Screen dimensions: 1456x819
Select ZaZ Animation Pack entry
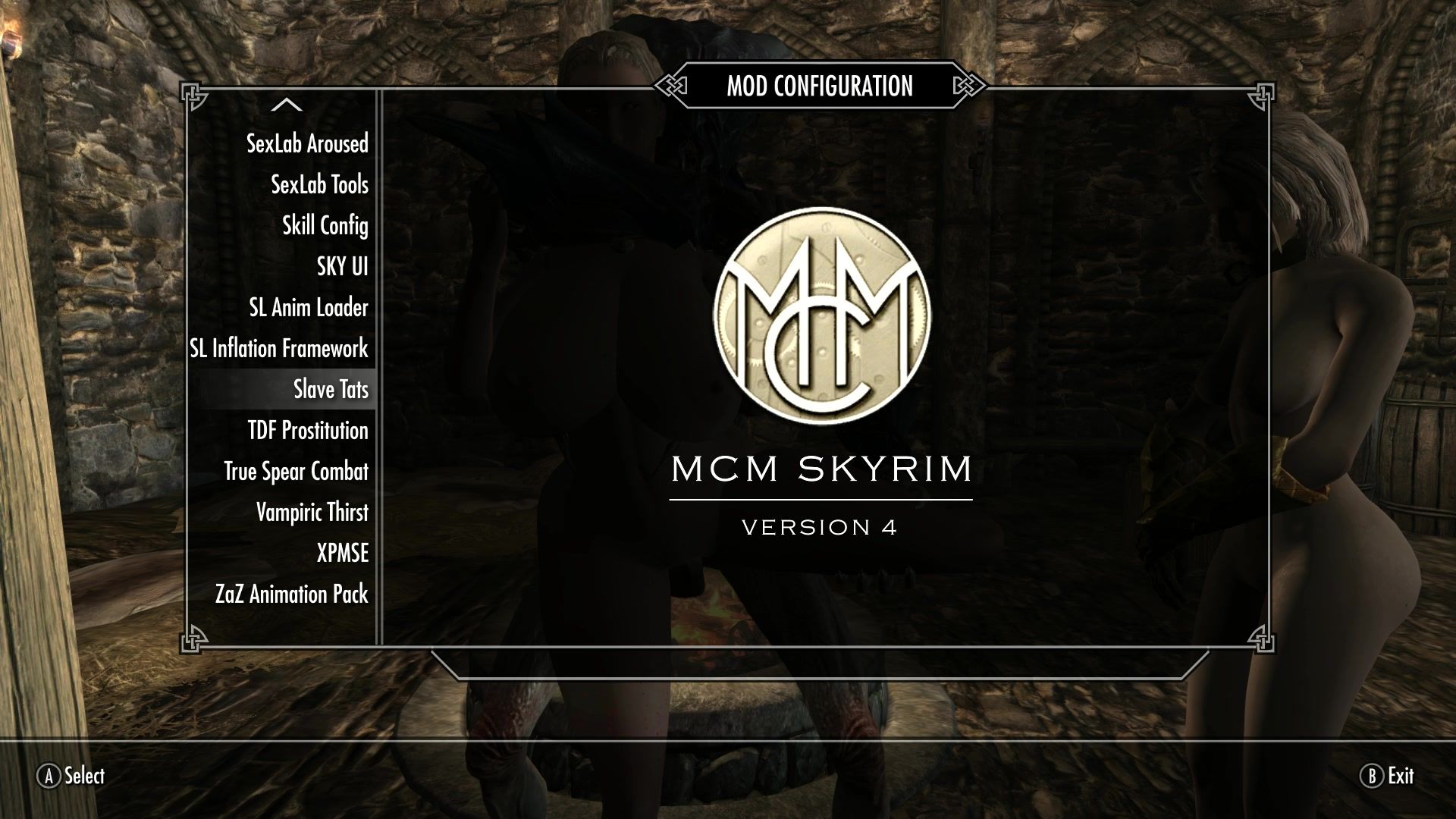pyautogui.click(x=291, y=594)
